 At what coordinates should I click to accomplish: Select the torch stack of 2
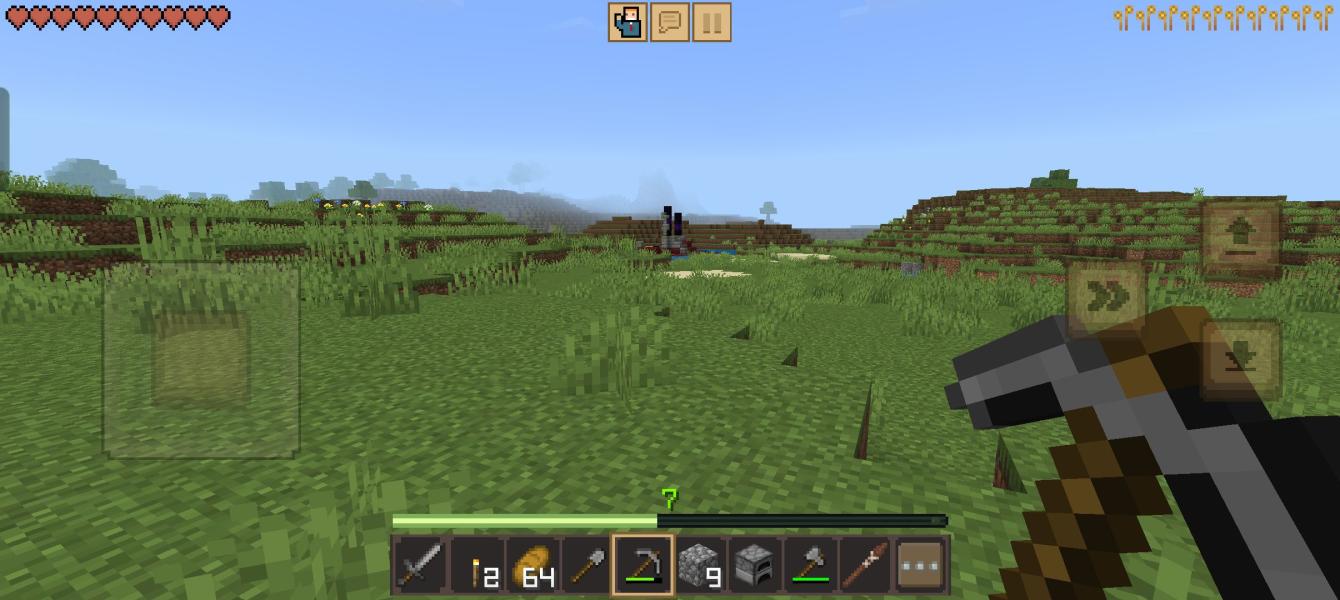(x=477, y=566)
